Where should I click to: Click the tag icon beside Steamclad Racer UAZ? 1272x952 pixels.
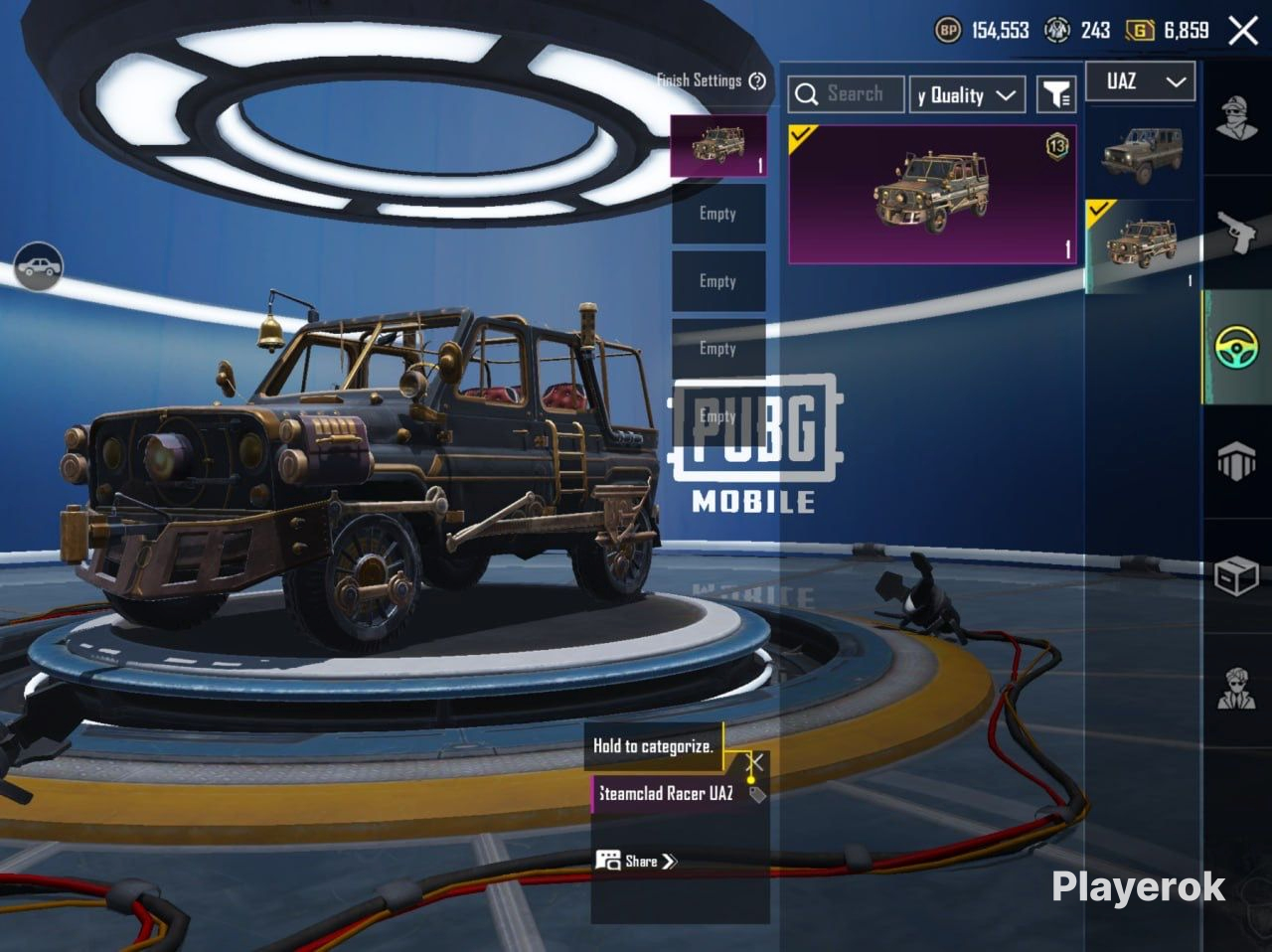tap(757, 794)
